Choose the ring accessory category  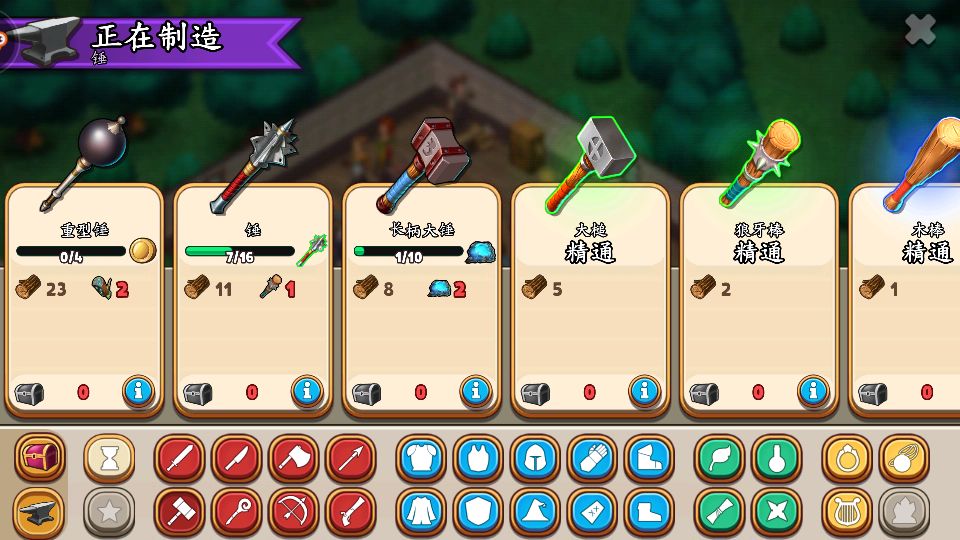coord(847,458)
